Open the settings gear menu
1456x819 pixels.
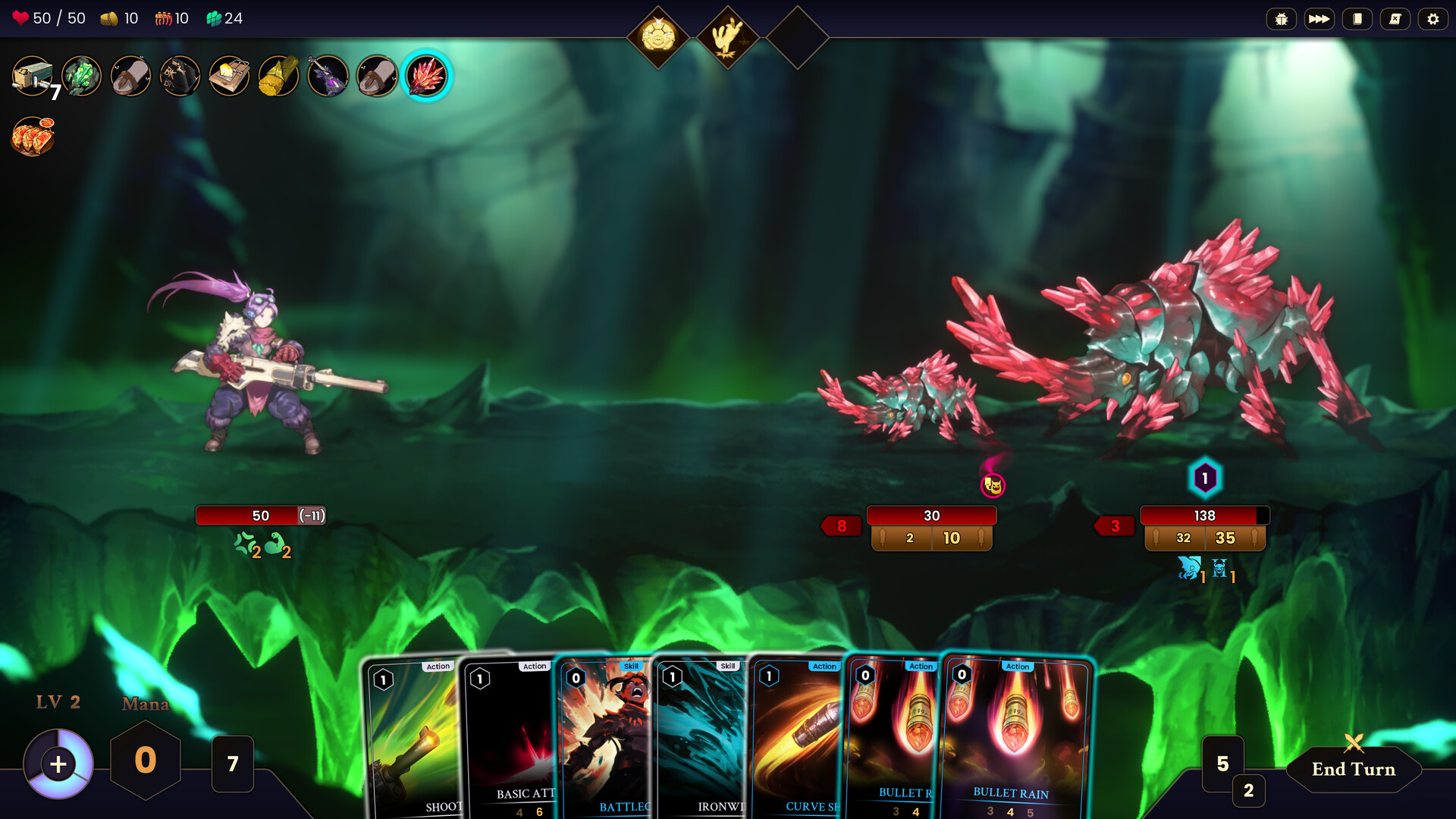point(1433,19)
